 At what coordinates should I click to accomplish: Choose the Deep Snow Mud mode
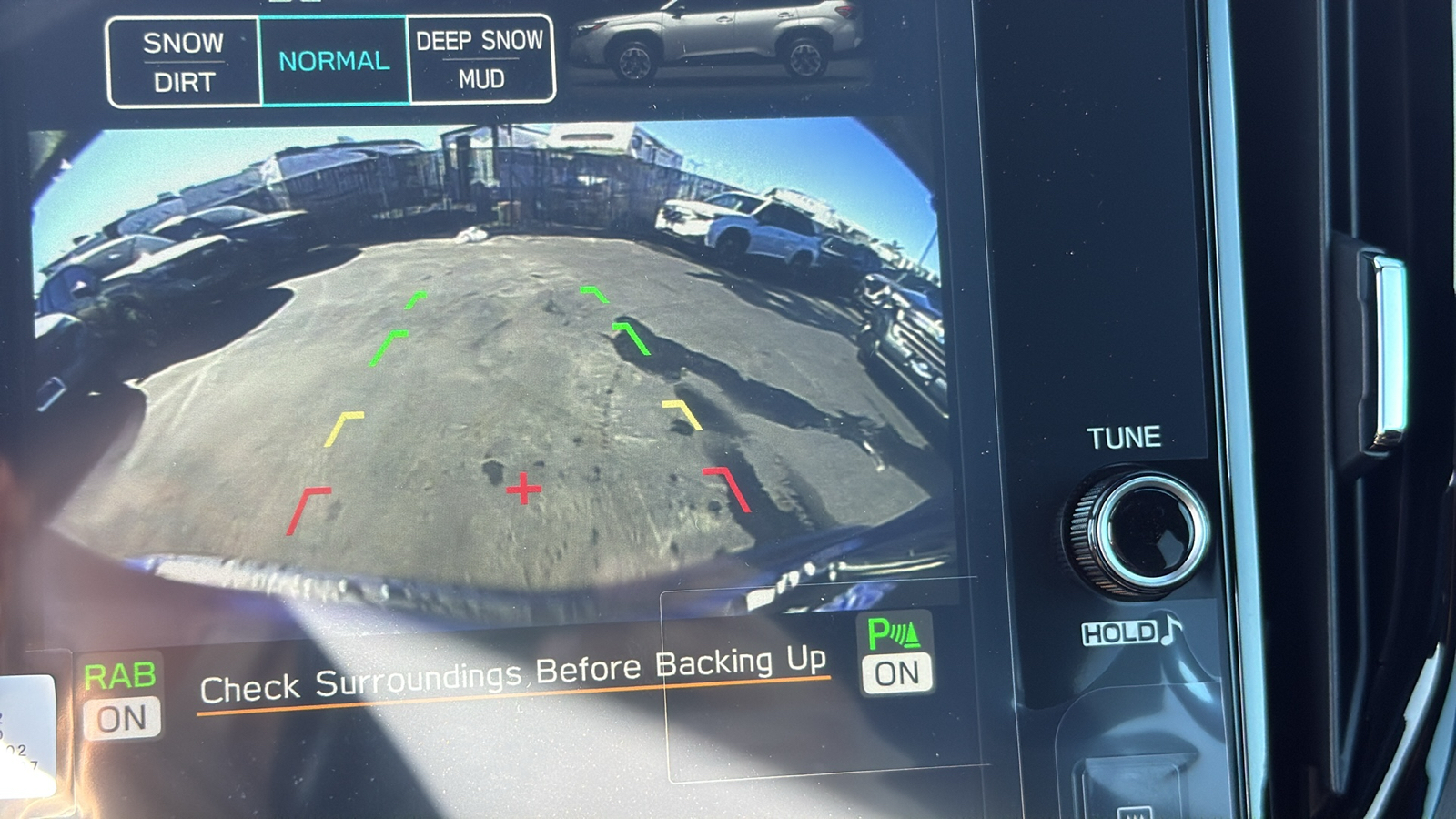point(480,60)
